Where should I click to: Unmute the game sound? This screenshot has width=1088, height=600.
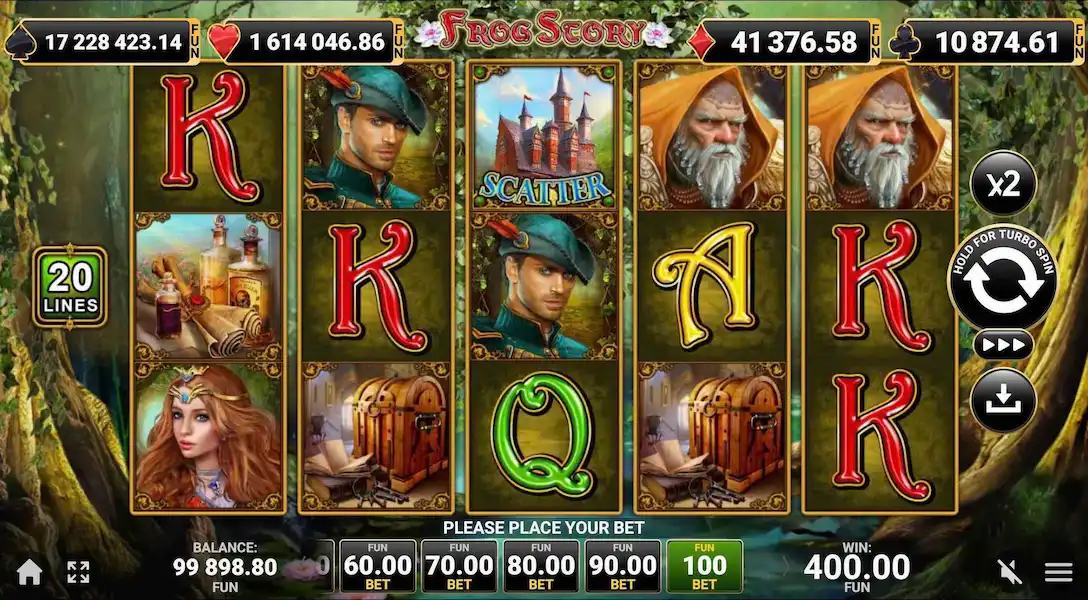(1010, 572)
